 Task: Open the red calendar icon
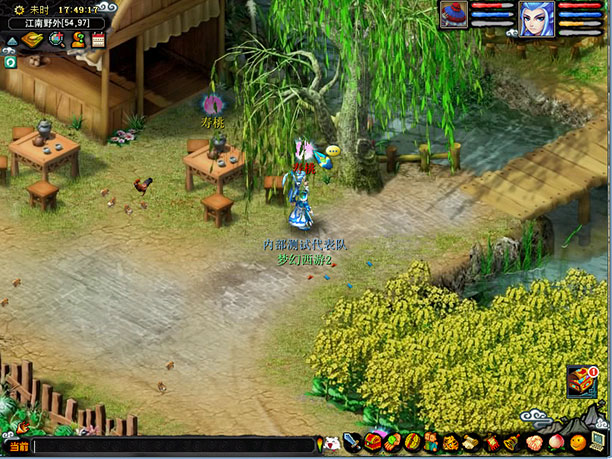98,40
